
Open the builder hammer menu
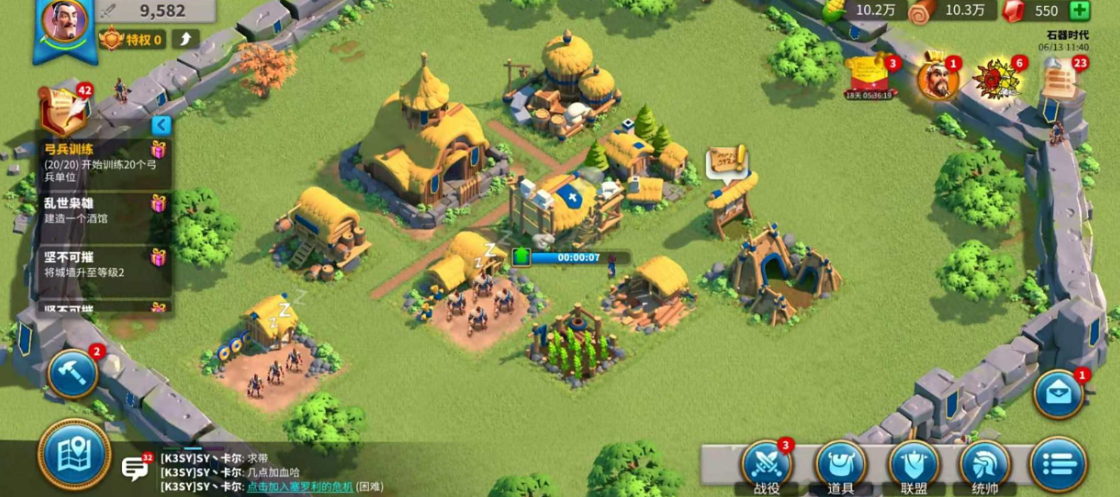72,373
